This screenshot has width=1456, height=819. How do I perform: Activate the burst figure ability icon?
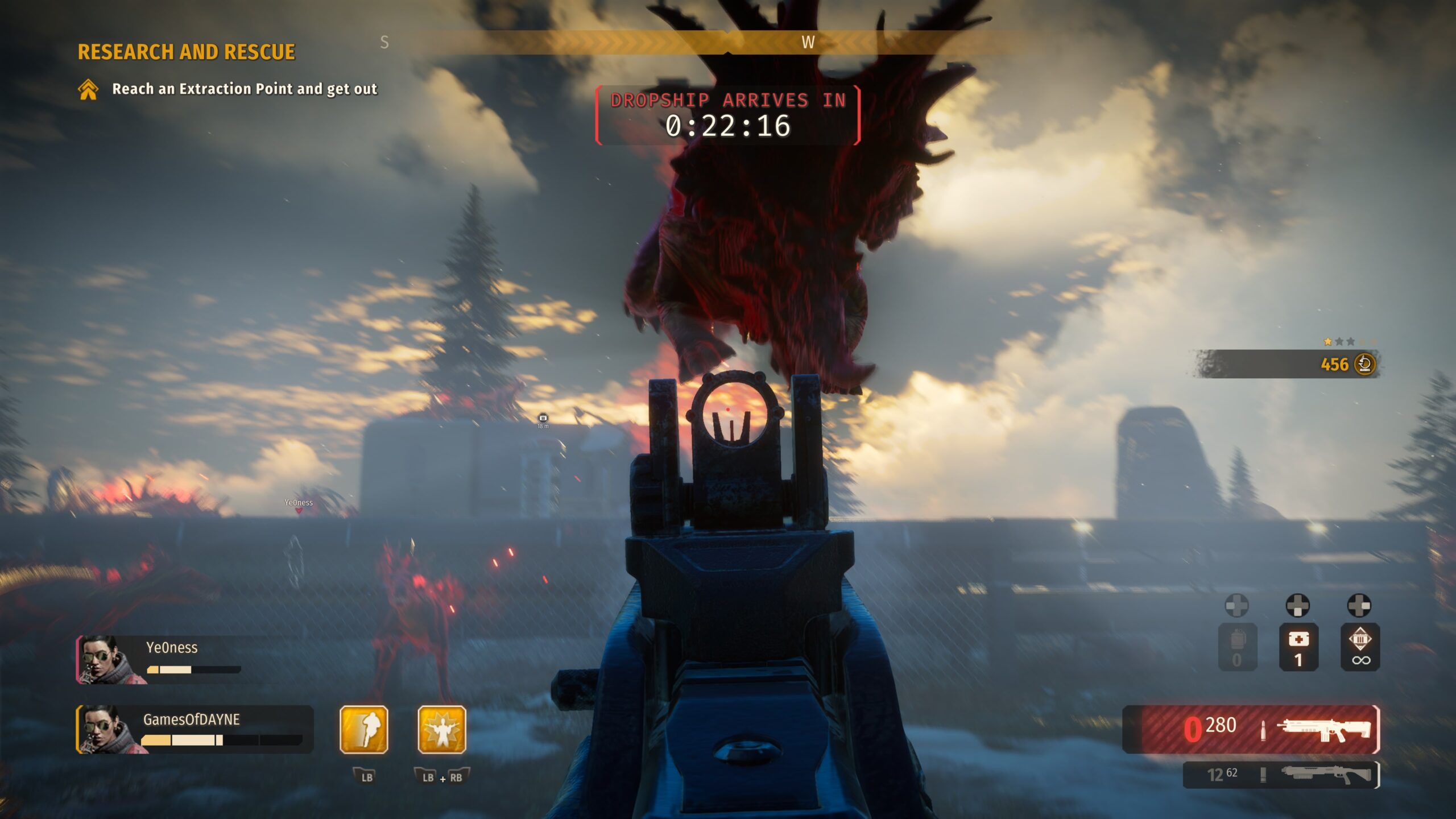click(442, 730)
